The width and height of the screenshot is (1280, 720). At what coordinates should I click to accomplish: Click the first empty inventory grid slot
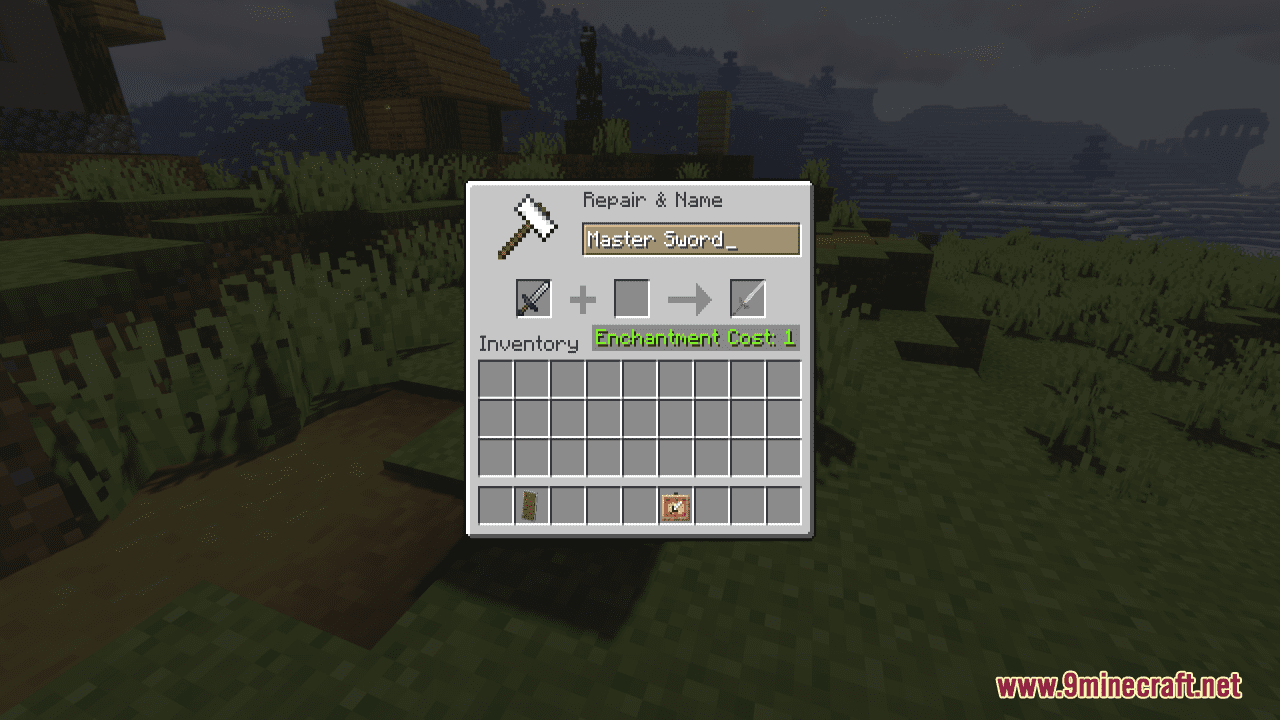(x=495, y=377)
